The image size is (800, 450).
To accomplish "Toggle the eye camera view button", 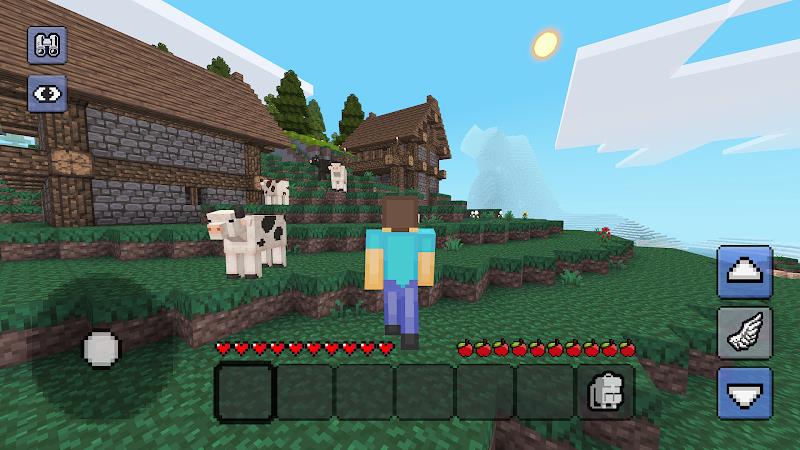I will (46, 93).
